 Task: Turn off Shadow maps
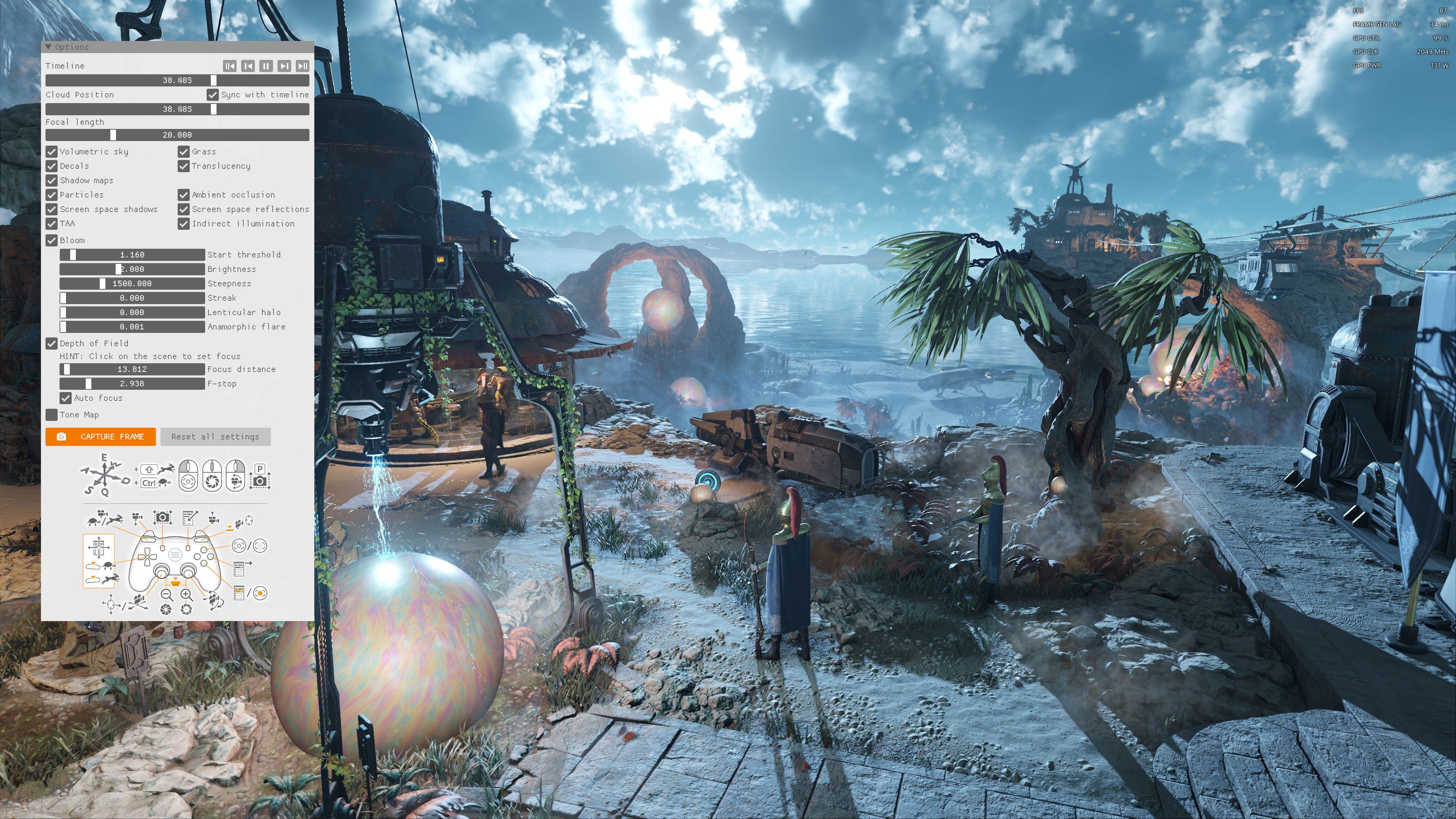click(52, 180)
